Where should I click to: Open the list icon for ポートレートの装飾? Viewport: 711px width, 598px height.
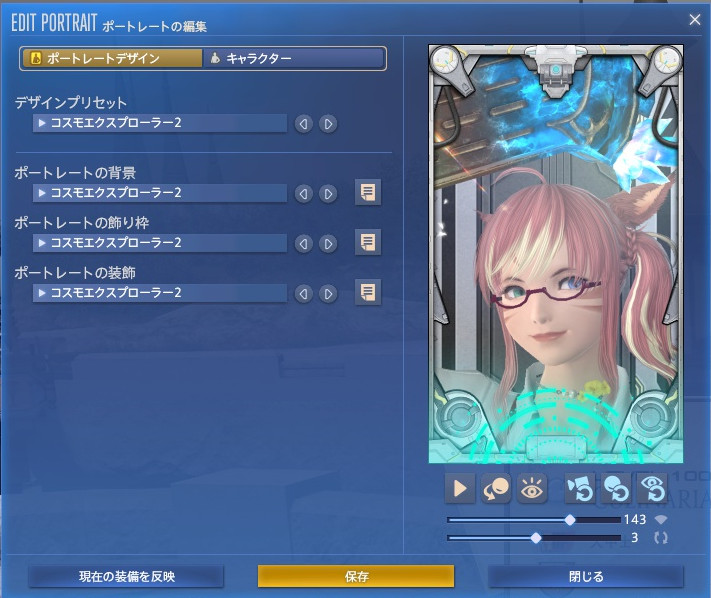coord(368,292)
